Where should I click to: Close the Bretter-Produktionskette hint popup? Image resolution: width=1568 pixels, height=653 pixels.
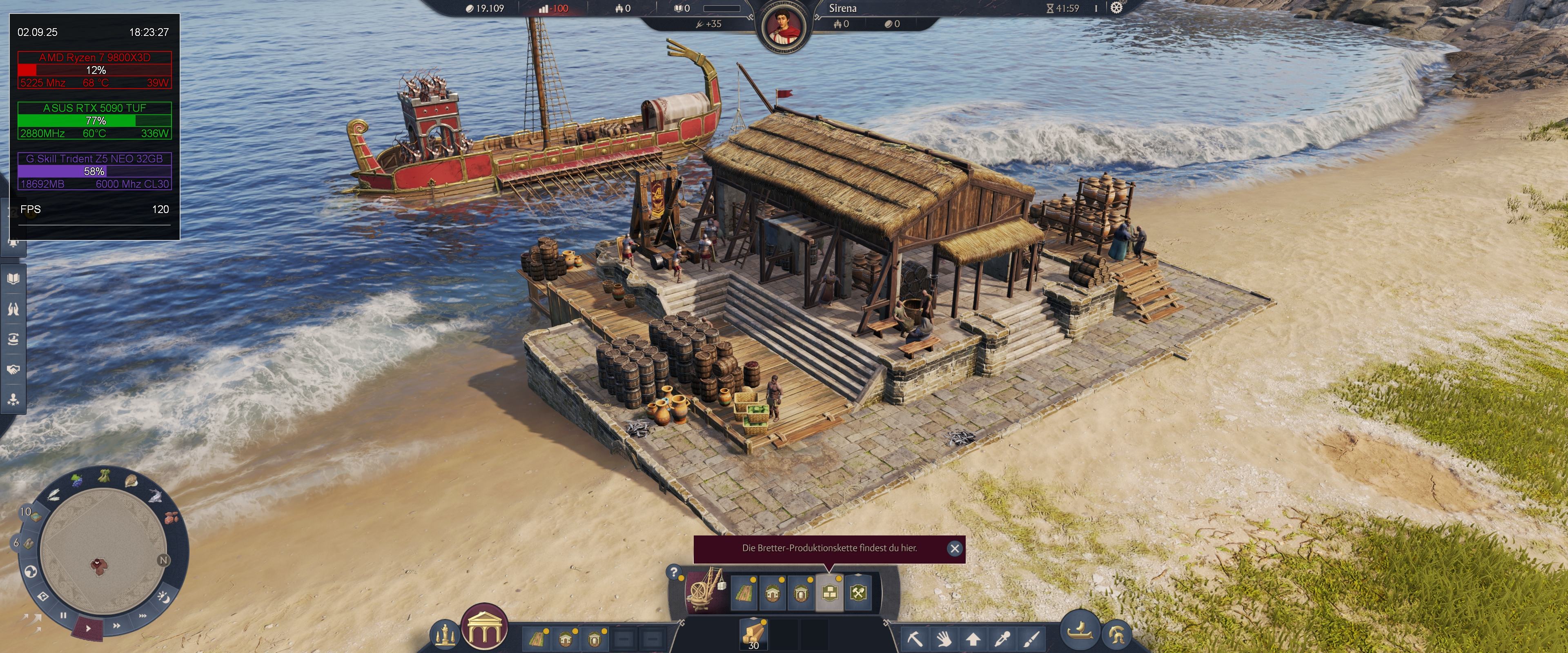tap(954, 549)
